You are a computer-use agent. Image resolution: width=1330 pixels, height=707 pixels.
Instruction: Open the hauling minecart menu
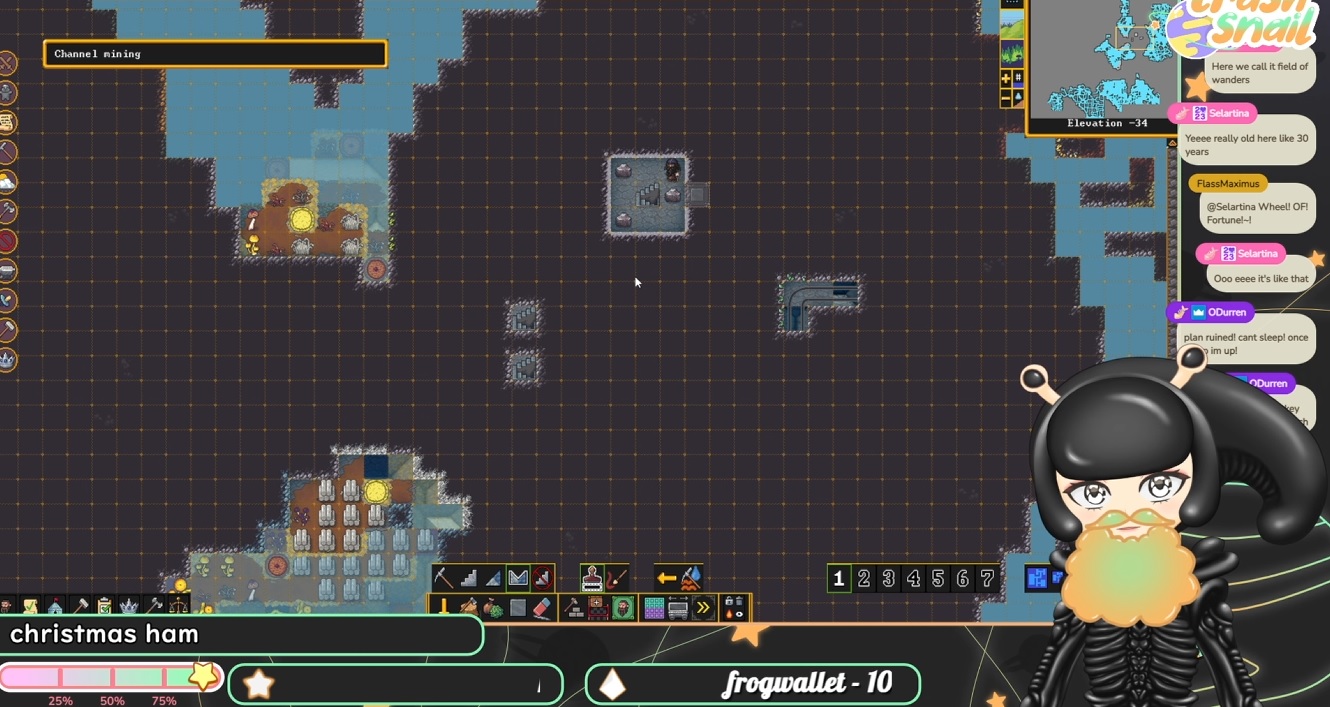(x=678, y=608)
